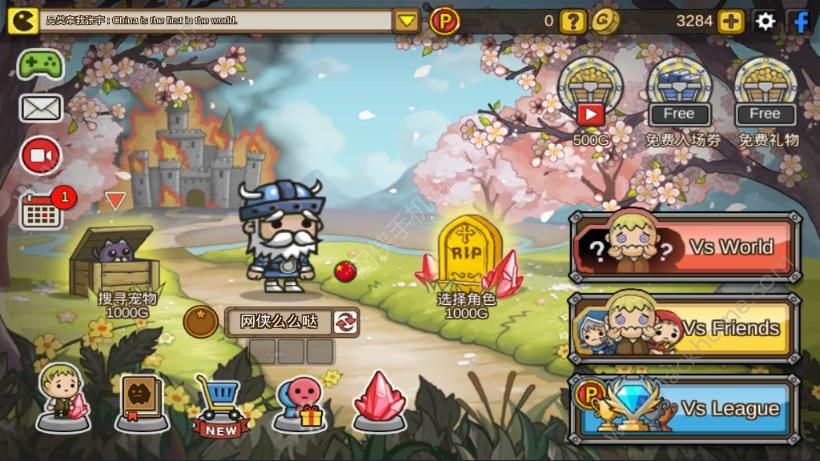Image resolution: width=820 pixels, height=461 pixels.
Task: Tap the Facebook icon
Action: pyautogui.click(x=800, y=21)
